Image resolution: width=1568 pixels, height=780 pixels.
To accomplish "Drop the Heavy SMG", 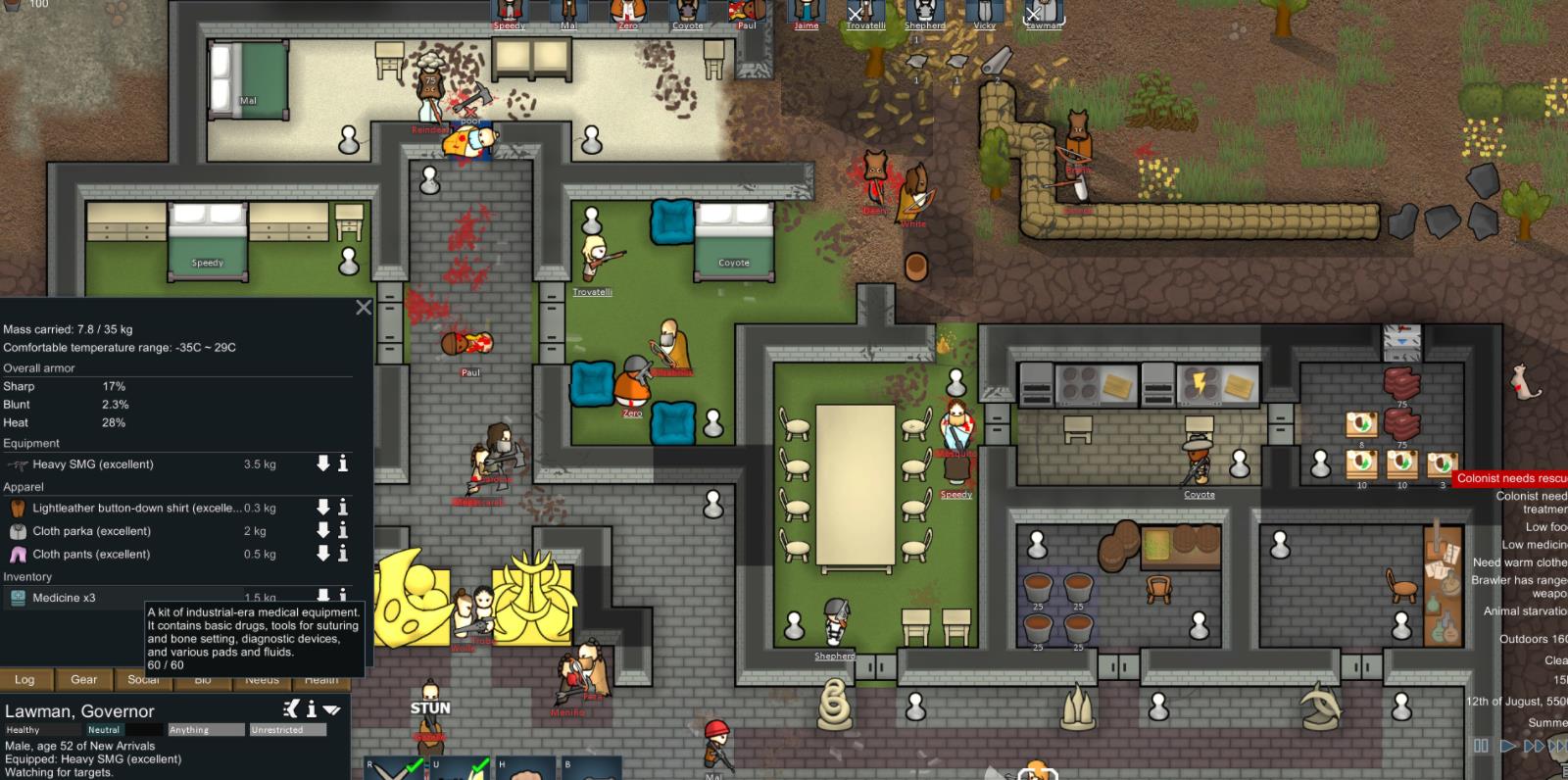I will 322,463.
